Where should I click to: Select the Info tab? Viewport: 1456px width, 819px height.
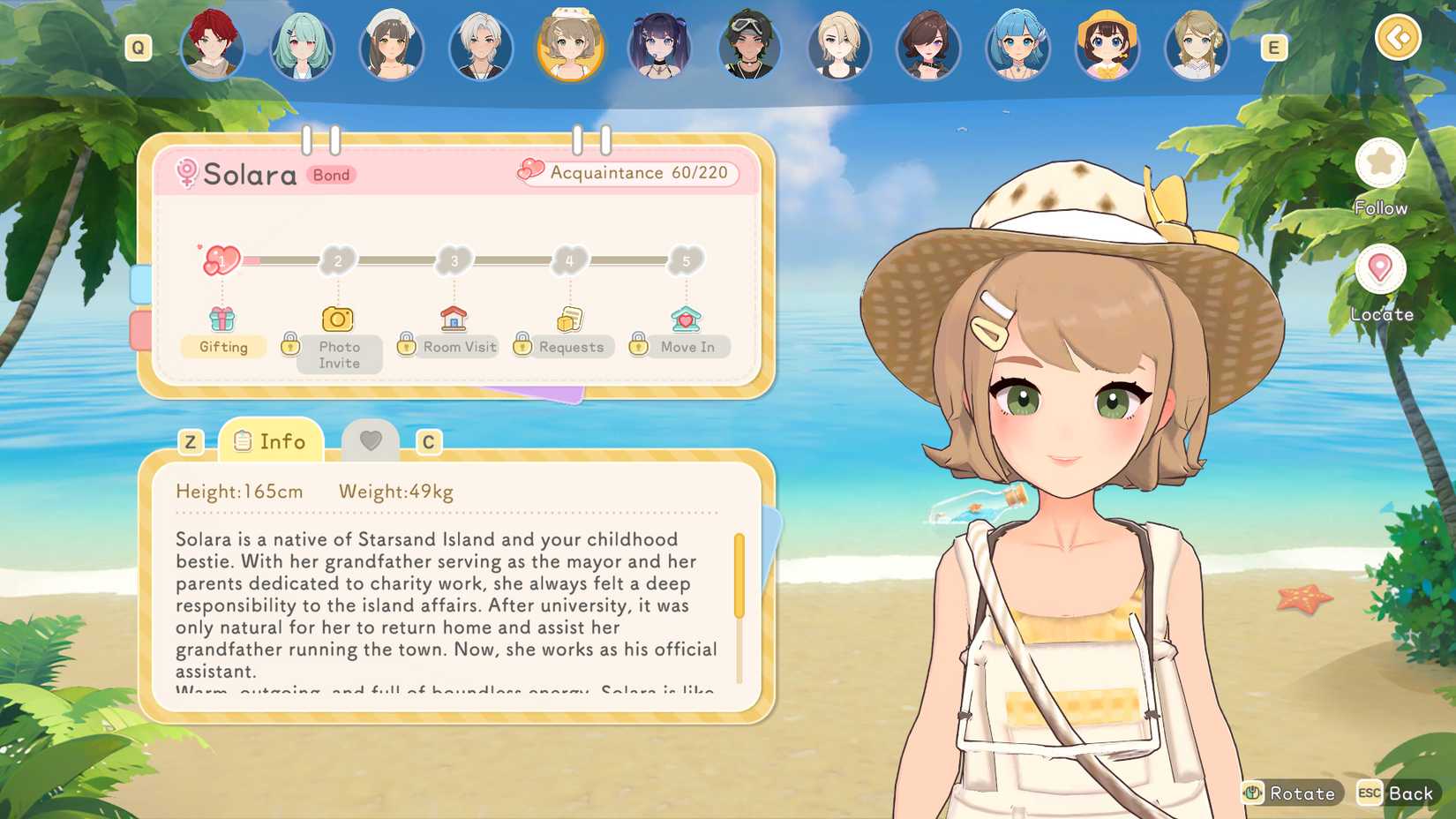click(271, 440)
